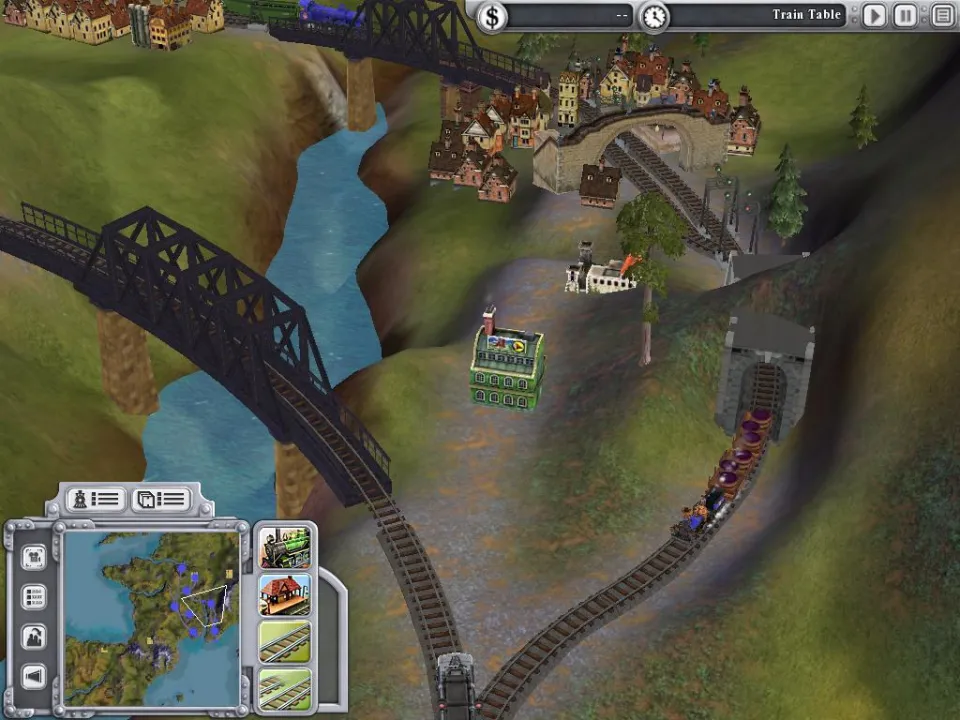
Task: Click the clock icon in top bar
Action: click(x=654, y=16)
